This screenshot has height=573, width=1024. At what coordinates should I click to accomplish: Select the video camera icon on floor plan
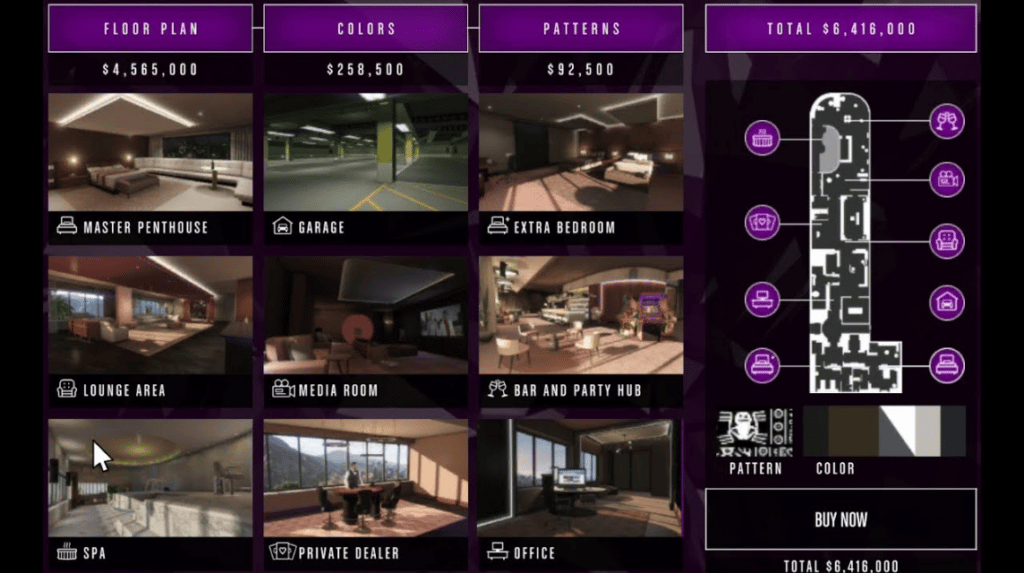[946, 180]
